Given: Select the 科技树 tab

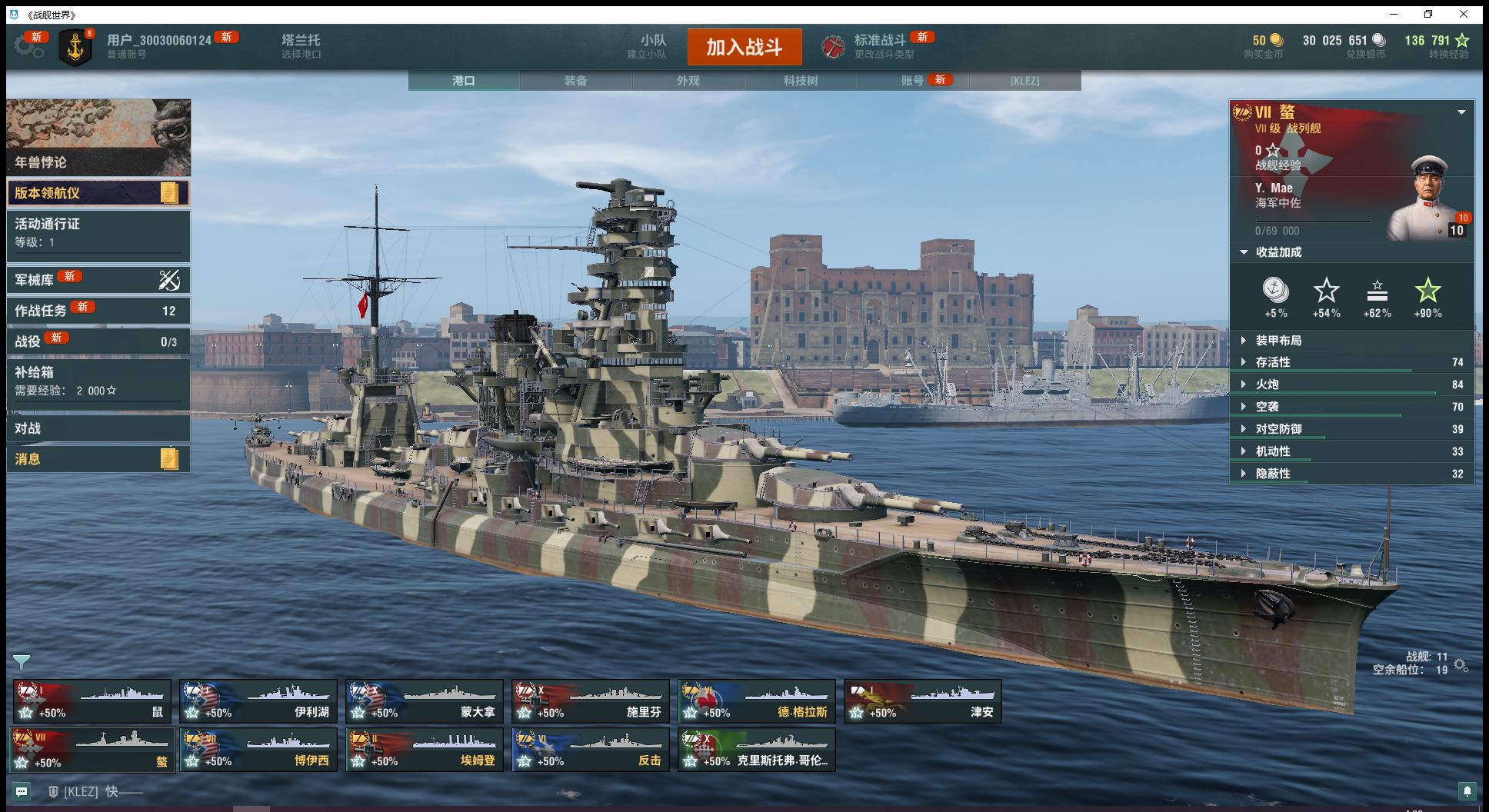Looking at the screenshot, I should pos(800,81).
